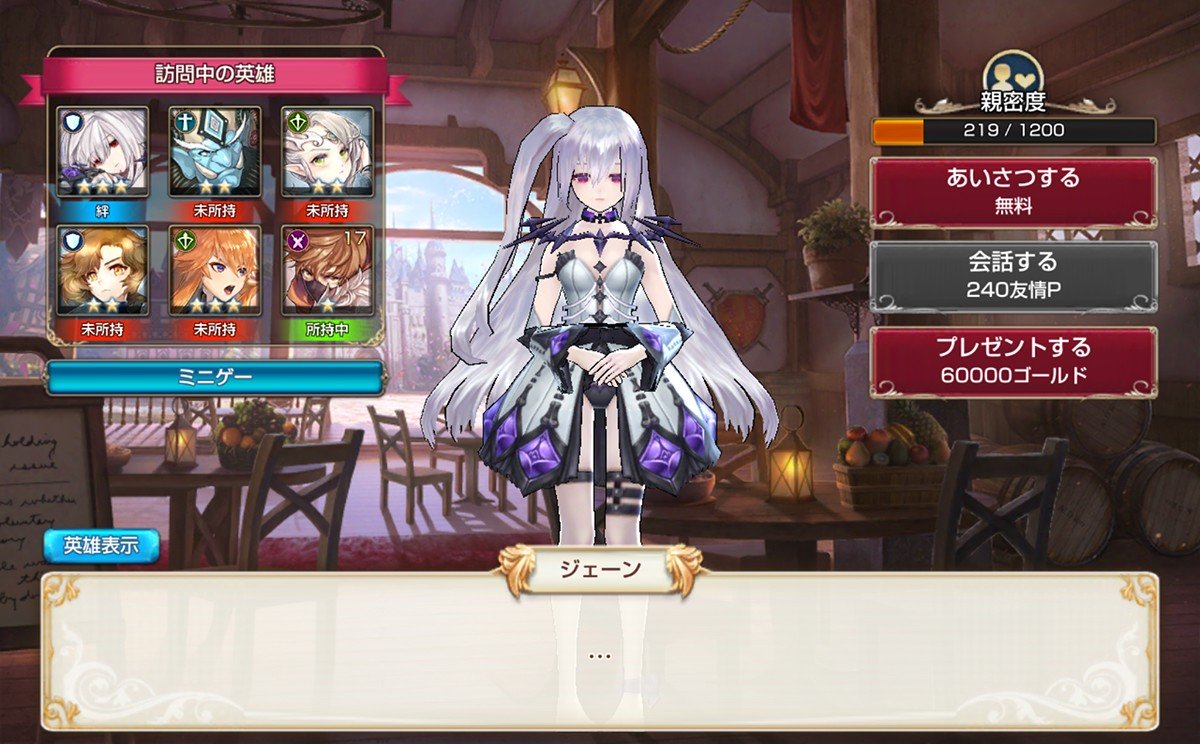The width and height of the screenshot is (1200, 744).
Task: Select the masked hero labeled 所持中
Action: [327, 270]
